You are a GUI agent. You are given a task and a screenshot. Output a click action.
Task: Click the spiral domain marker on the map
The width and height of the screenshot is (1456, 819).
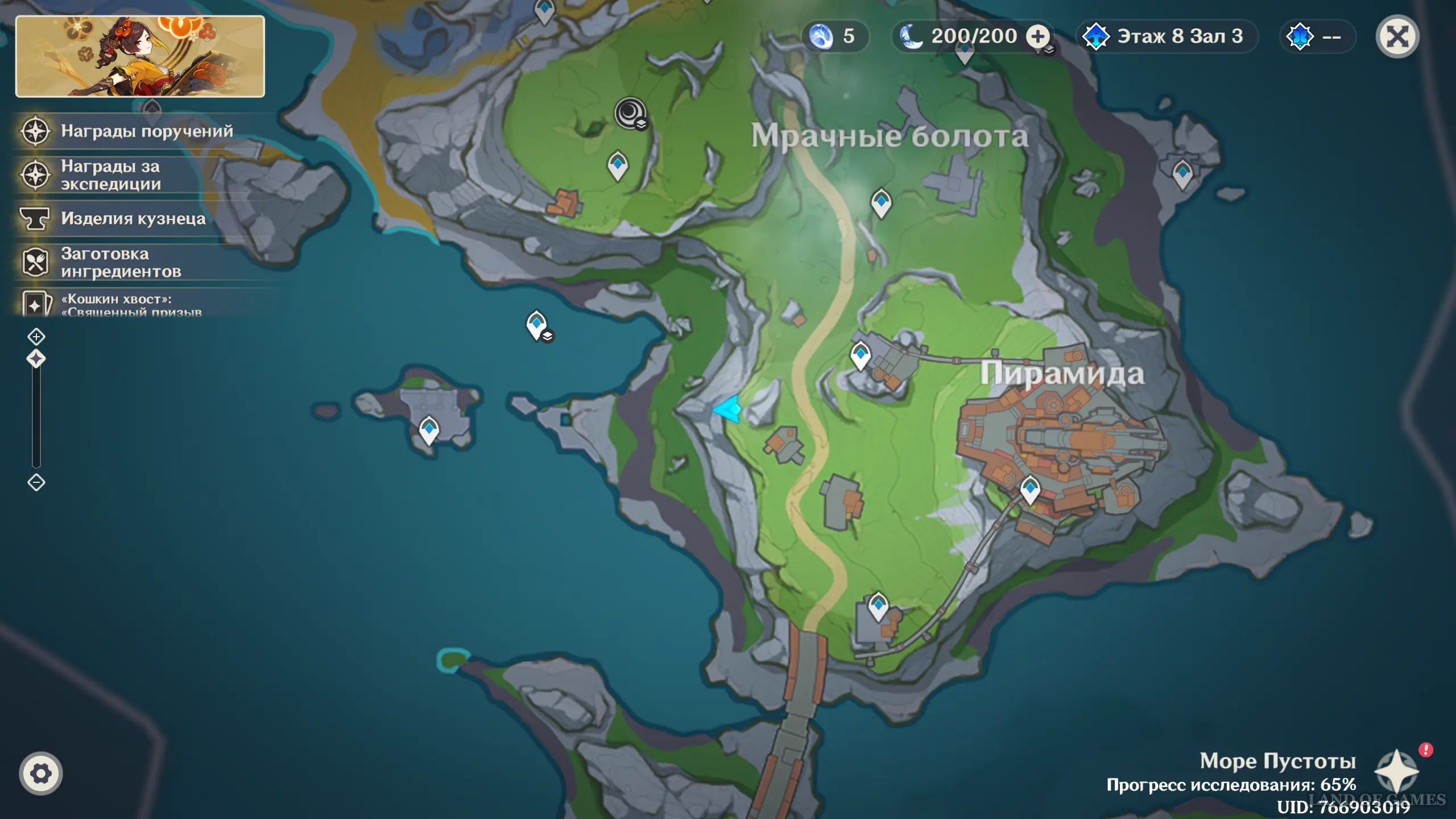pos(630,113)
